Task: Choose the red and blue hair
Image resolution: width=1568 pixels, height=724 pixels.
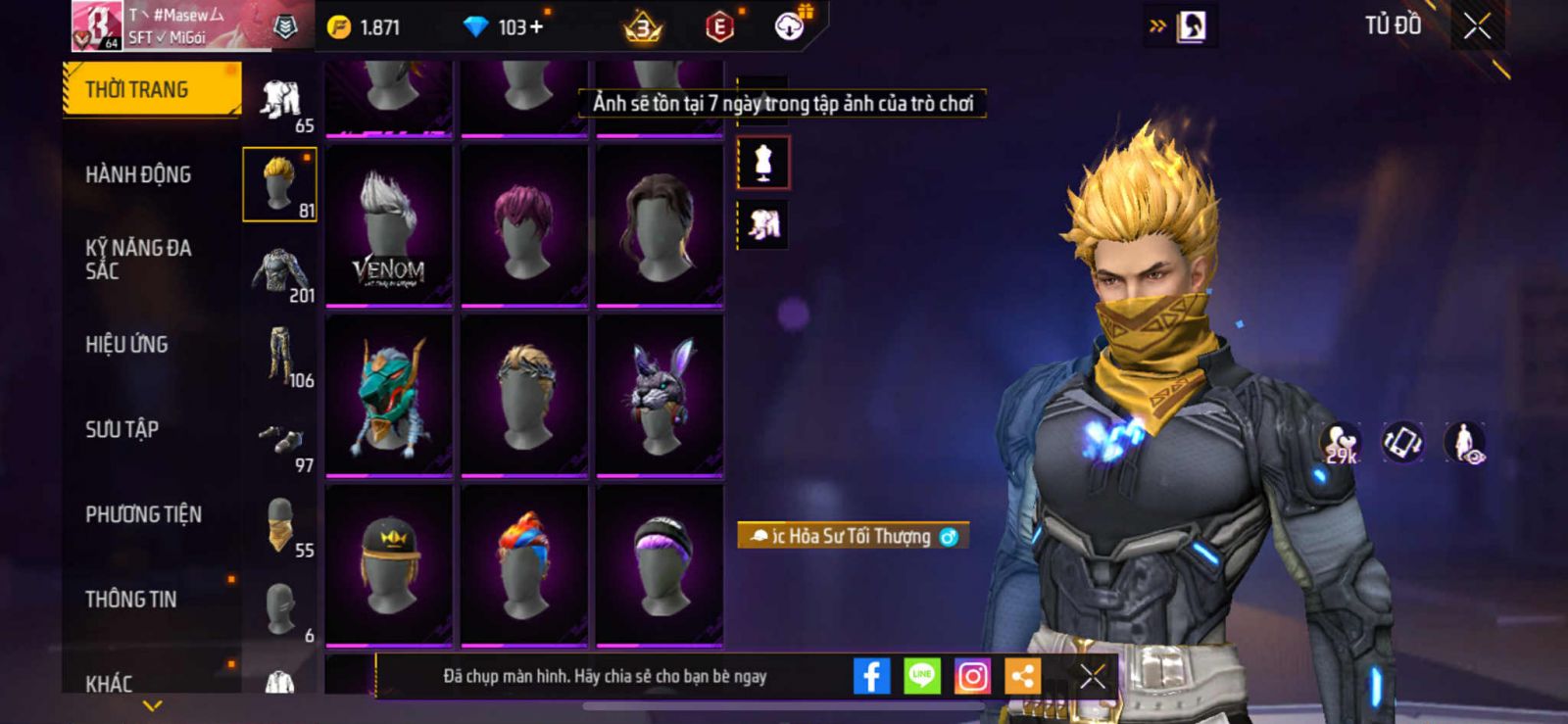Action: [524, 564]
